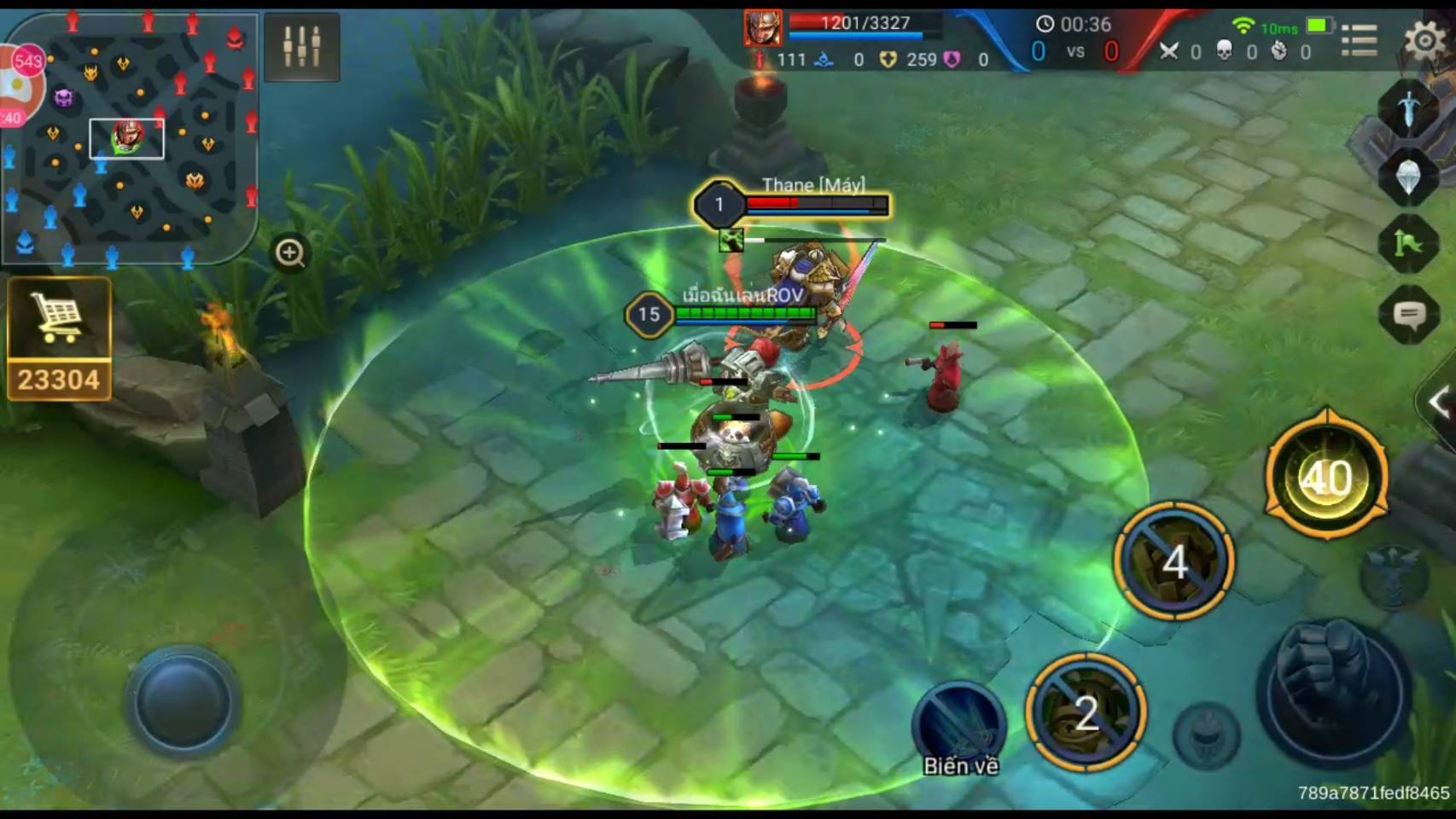Open the shop cart button
Screen dimensions: 1456x819
[59, 339]
